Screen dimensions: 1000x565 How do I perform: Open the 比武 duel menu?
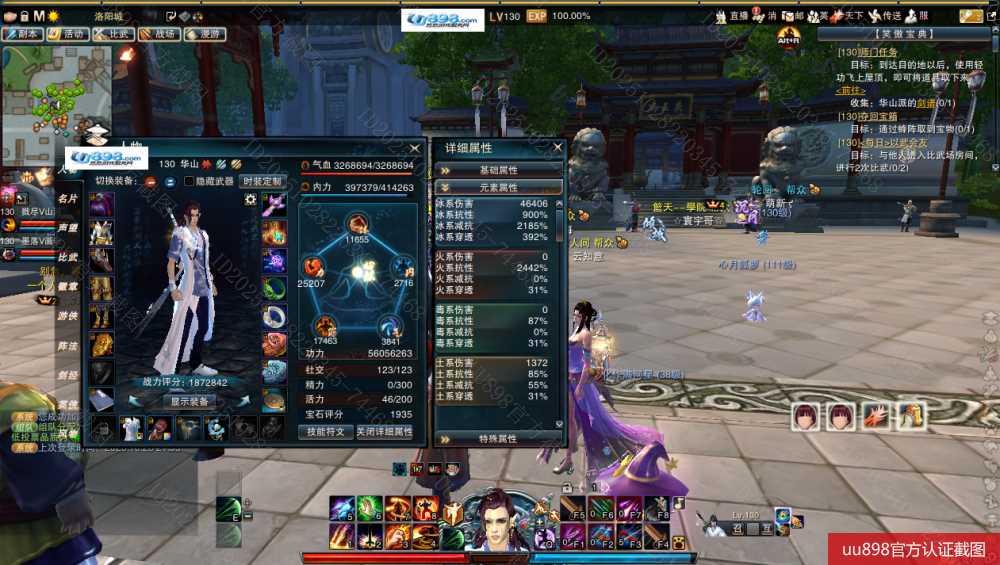[x=114, y=34]
